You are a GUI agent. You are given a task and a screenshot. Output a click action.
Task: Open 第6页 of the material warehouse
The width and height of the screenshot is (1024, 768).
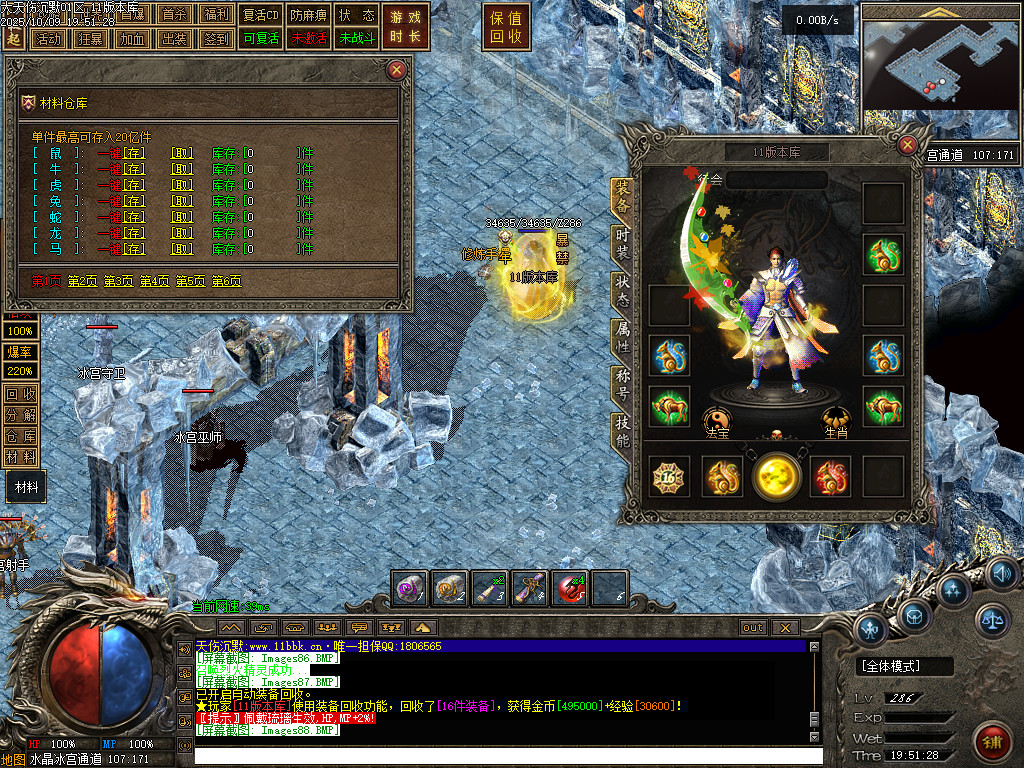click(x=227, y=281)
